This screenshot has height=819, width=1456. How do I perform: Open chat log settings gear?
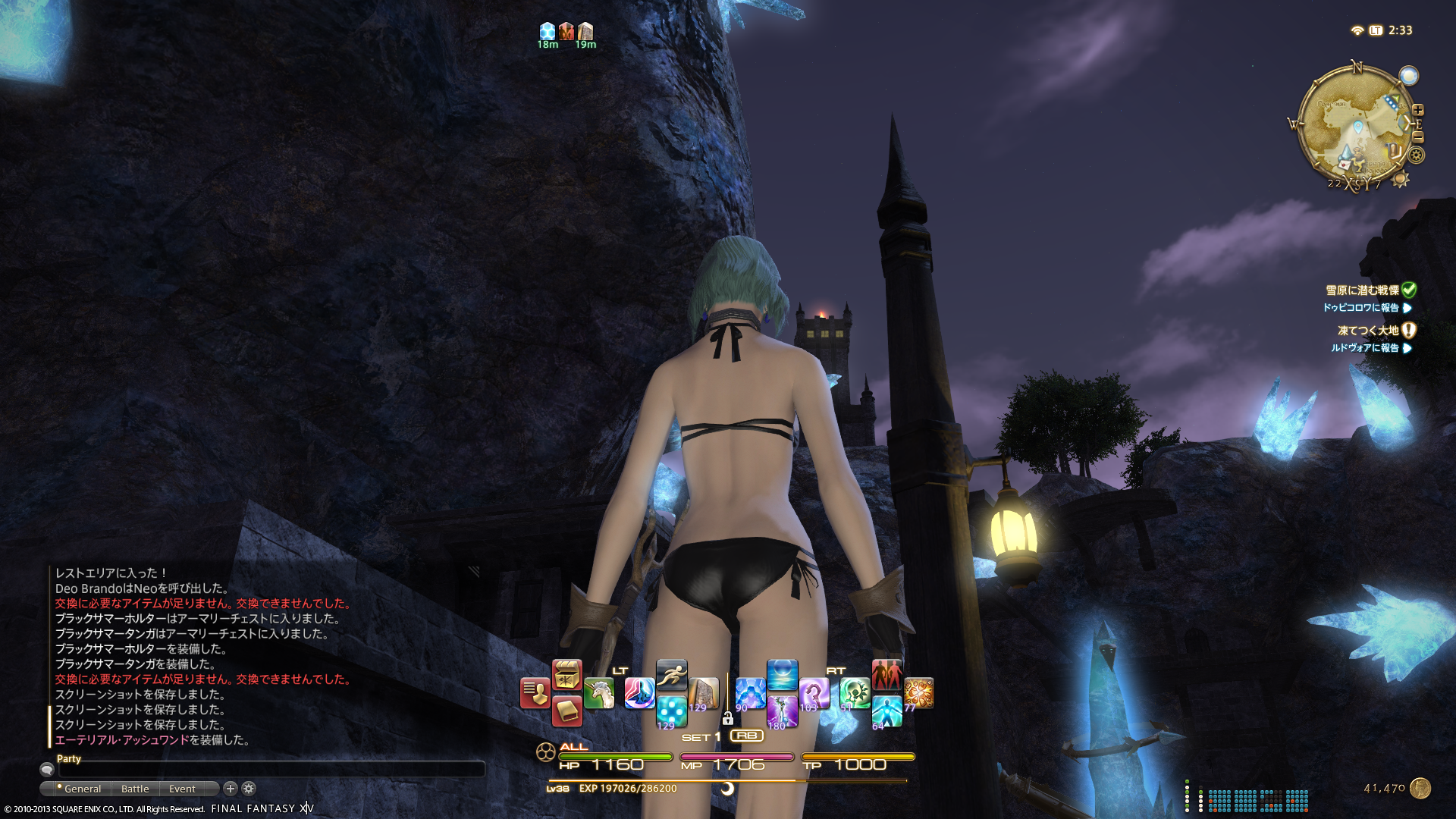click(249, 789)
